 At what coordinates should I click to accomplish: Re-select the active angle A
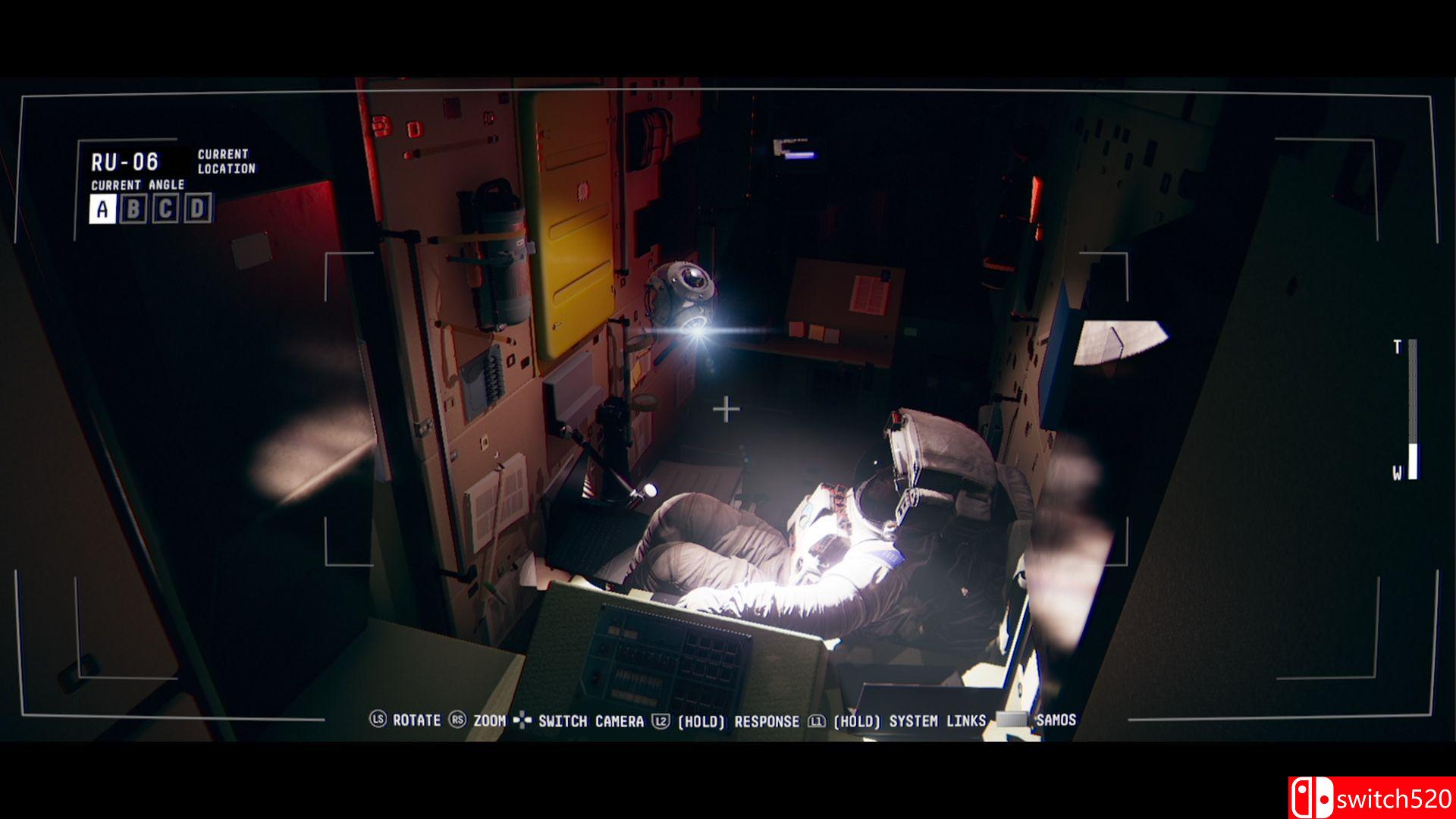(x=102, y=208)
